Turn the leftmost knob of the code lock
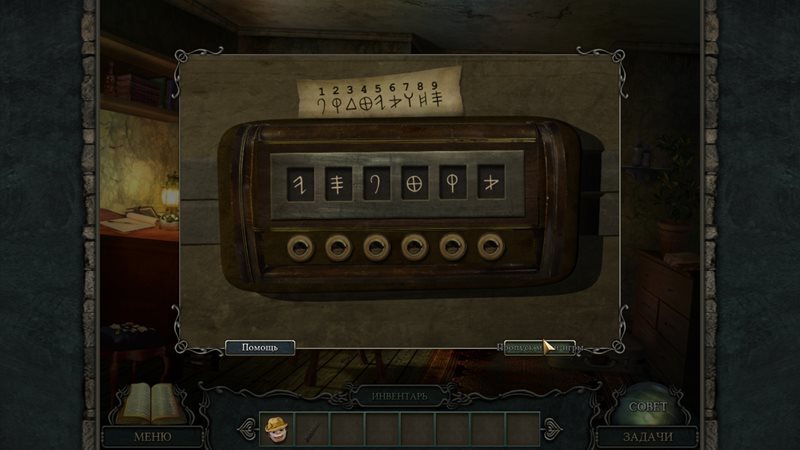This screenshot has width=800, height=450. [x=299, y=246]
